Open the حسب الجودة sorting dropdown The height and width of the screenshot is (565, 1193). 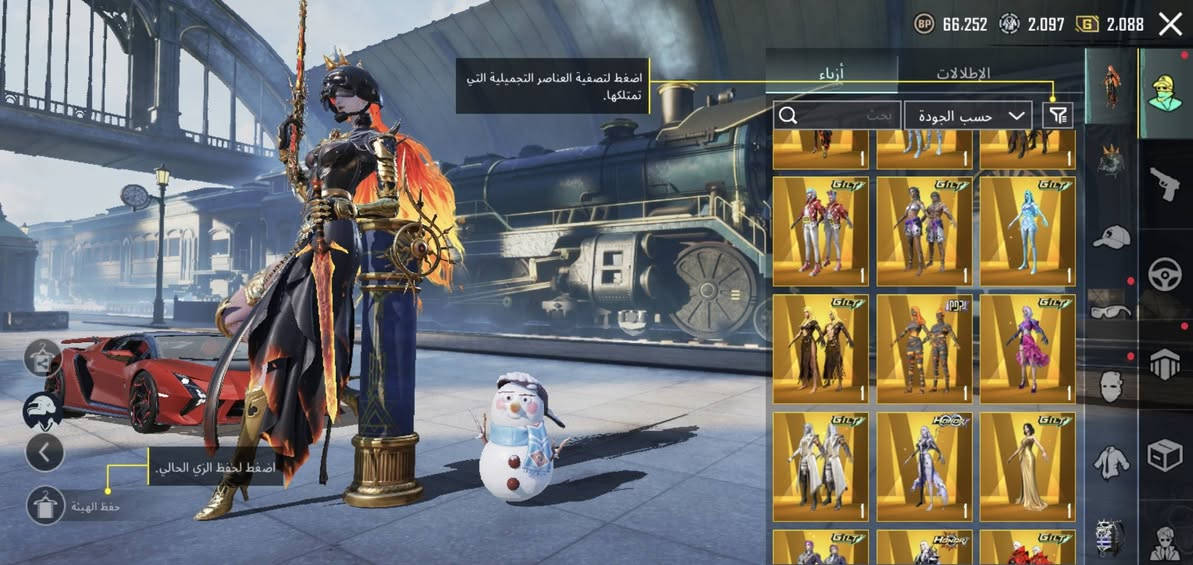(x=968, y=115)
